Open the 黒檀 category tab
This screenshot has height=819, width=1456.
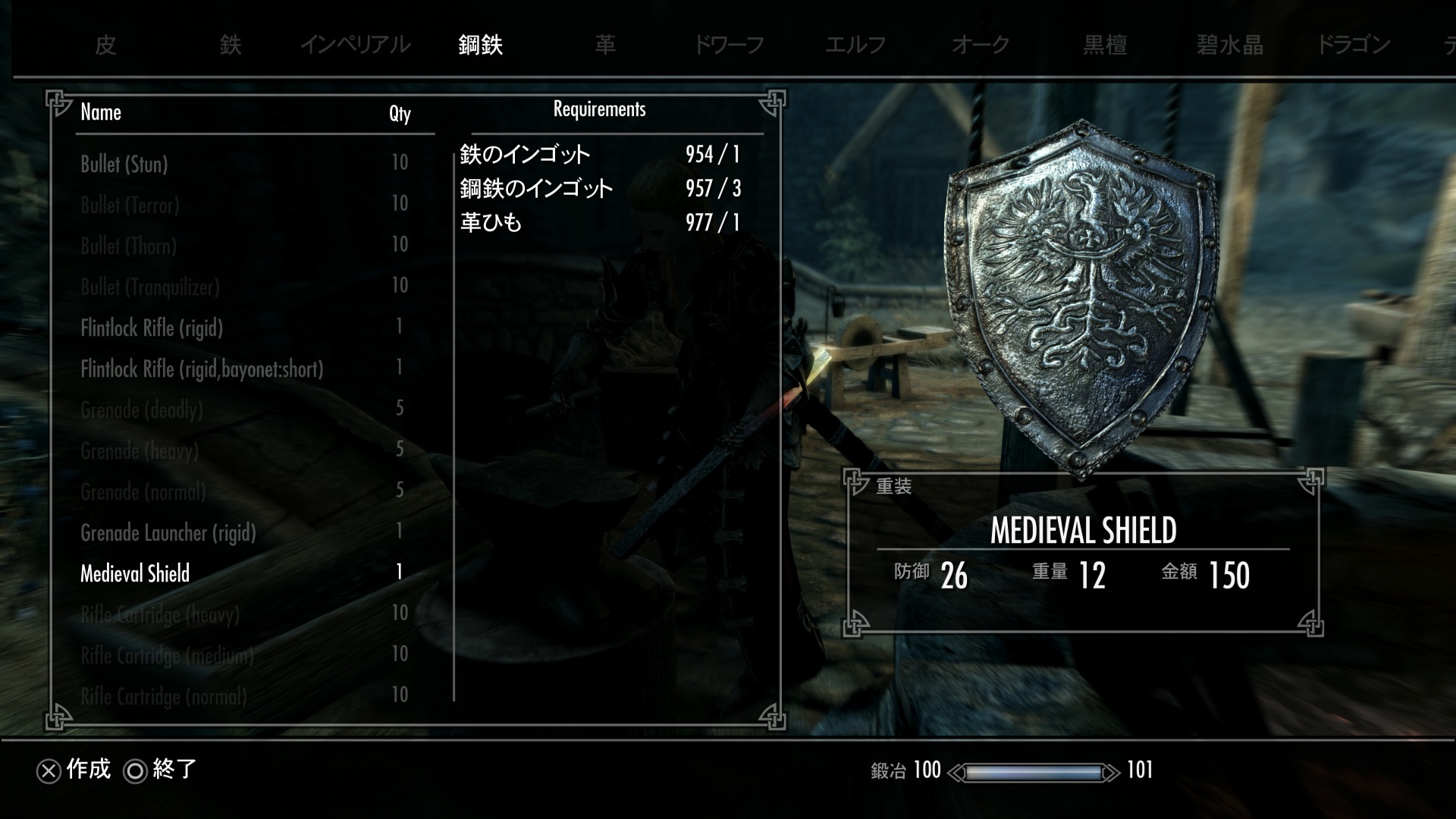(1105, 45)
